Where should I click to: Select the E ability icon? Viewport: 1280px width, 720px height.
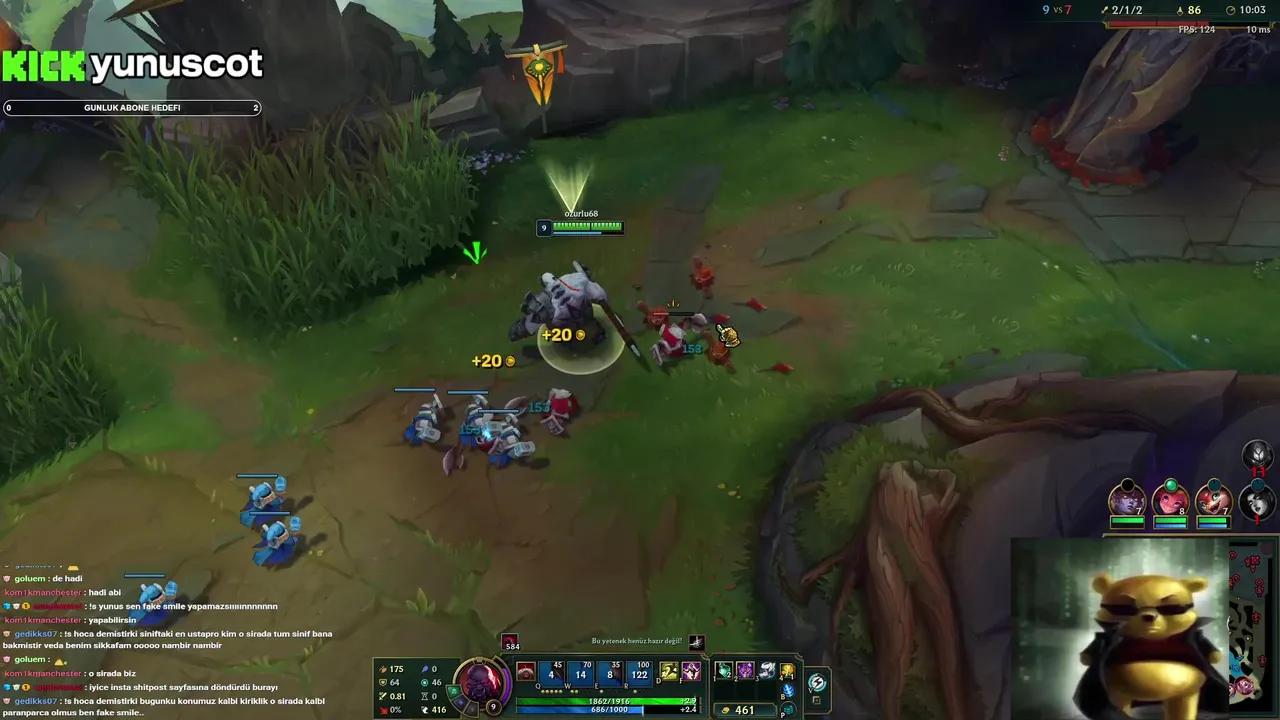[611, 674]
